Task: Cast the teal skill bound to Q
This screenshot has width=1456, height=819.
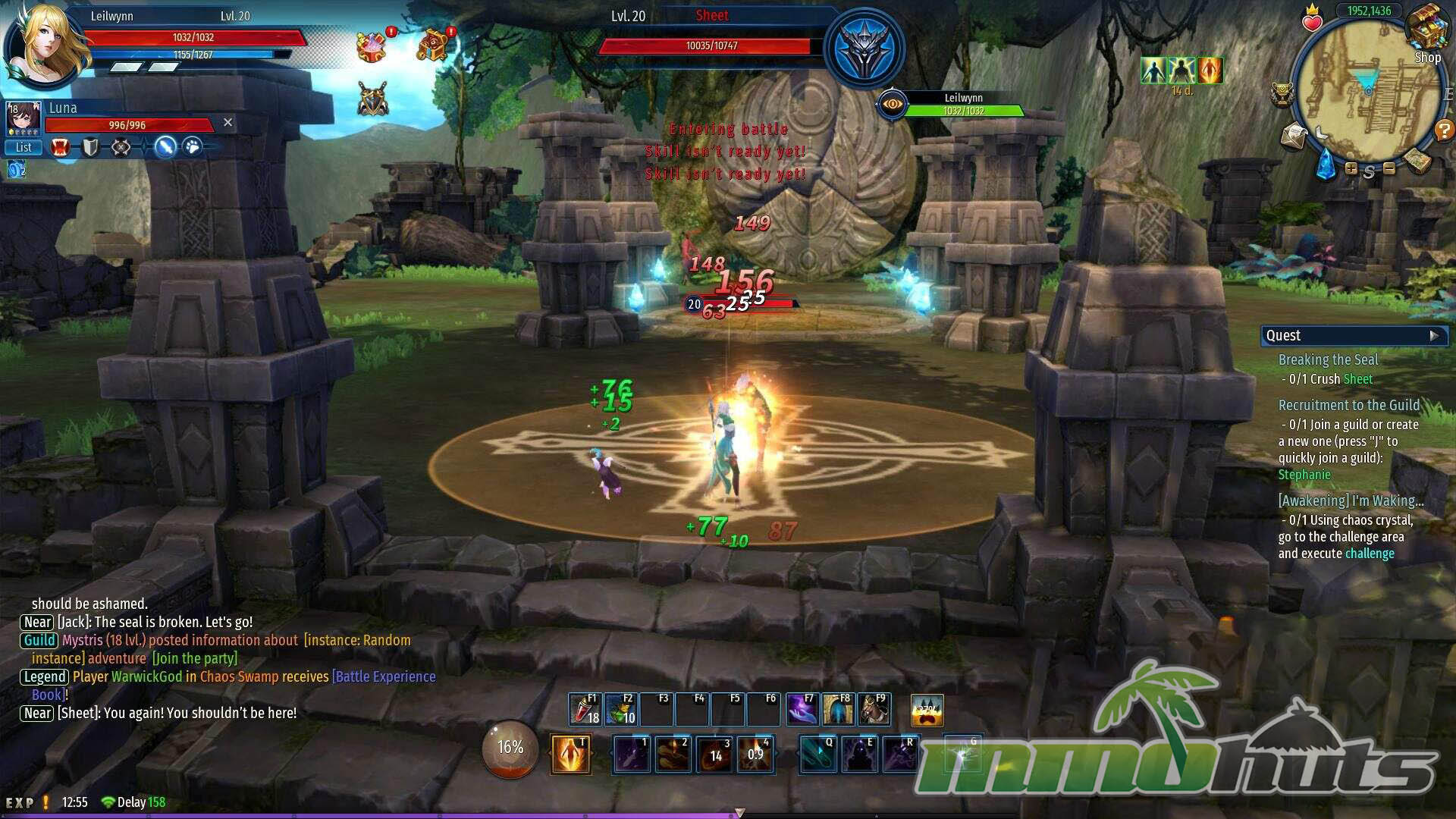Action: tap(818, 755)
